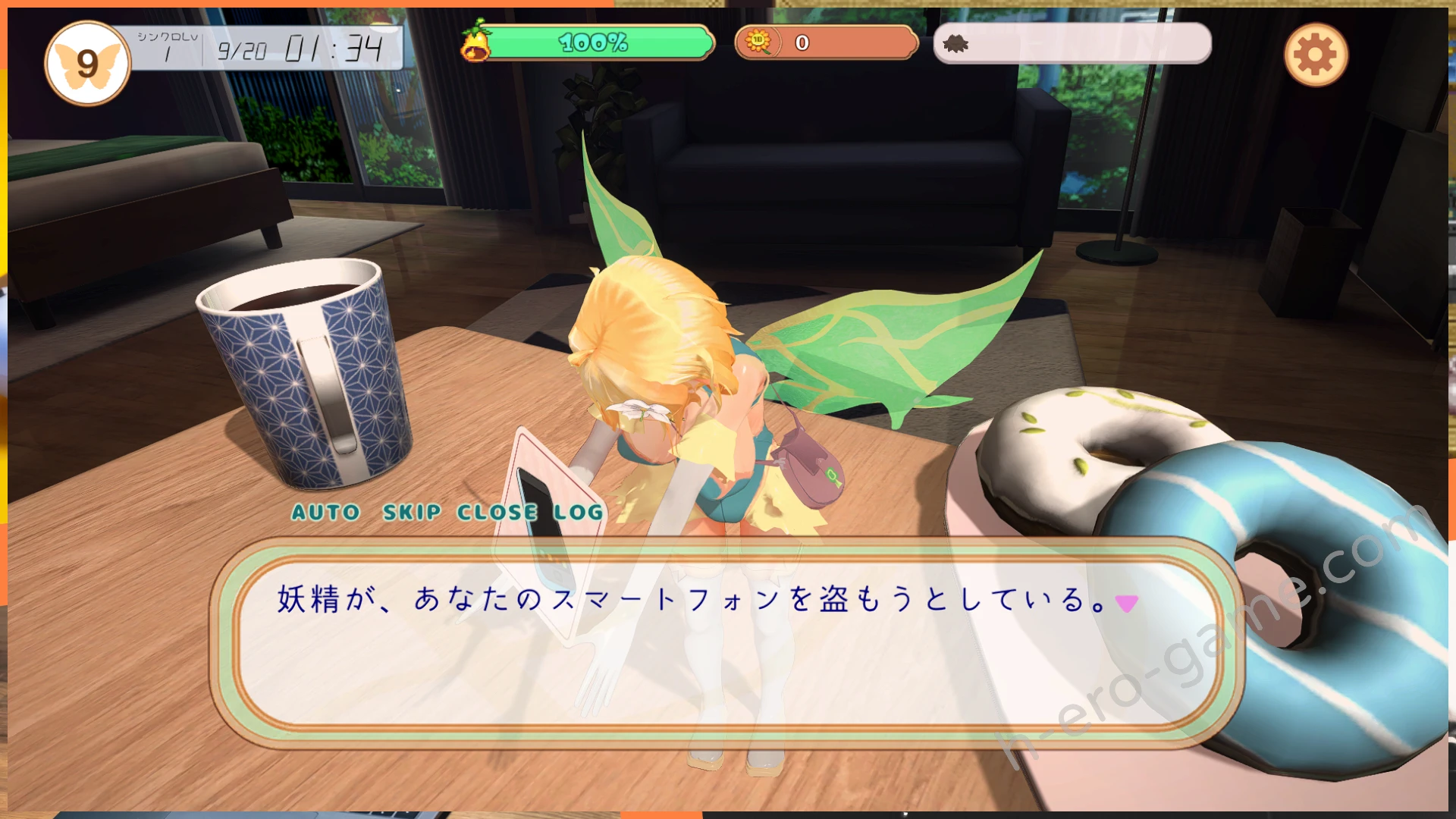Viewport: 1456px width, 819px height.
Task: Advance the dialogue via the pink arrow
Action: pos(1127,603)
